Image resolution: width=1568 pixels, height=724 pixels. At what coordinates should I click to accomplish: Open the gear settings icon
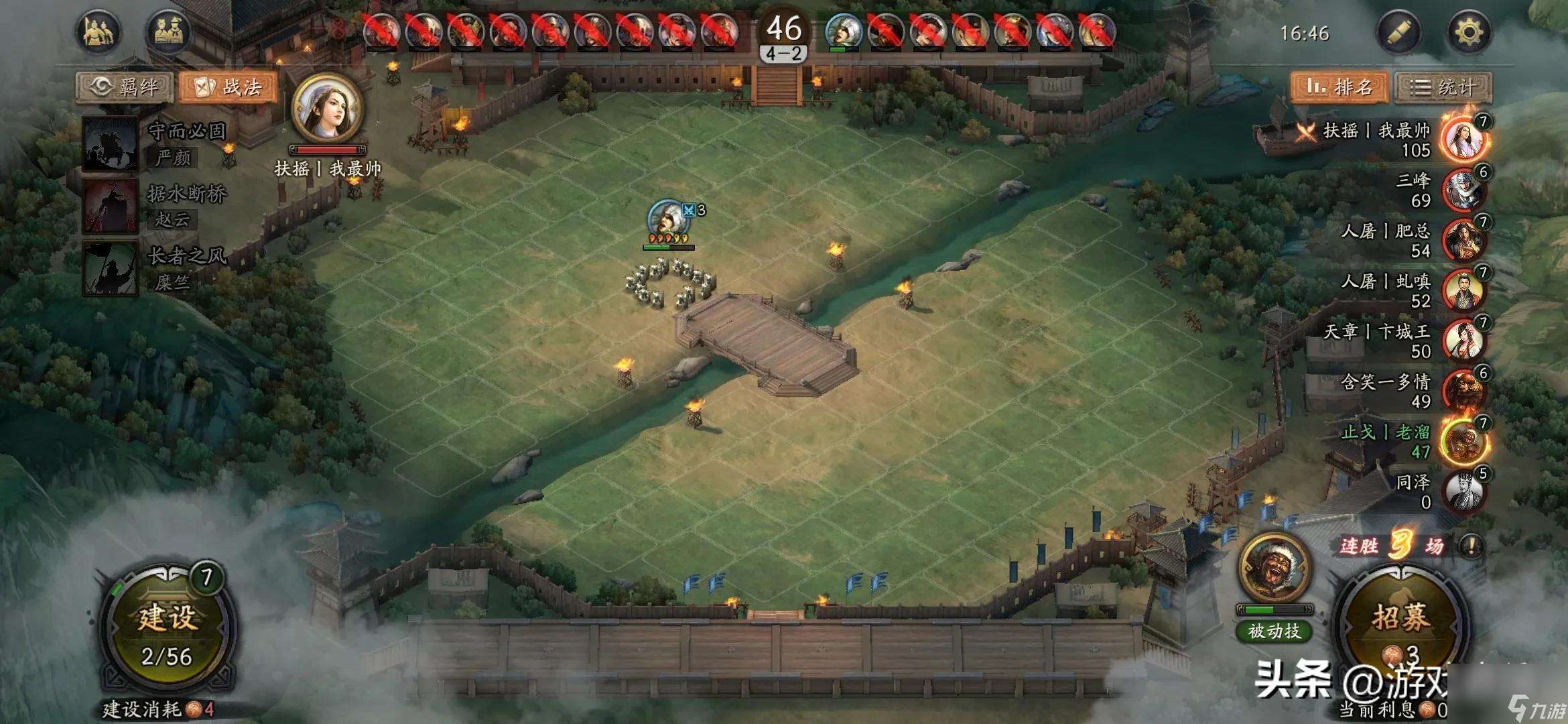click(1468, 32)
